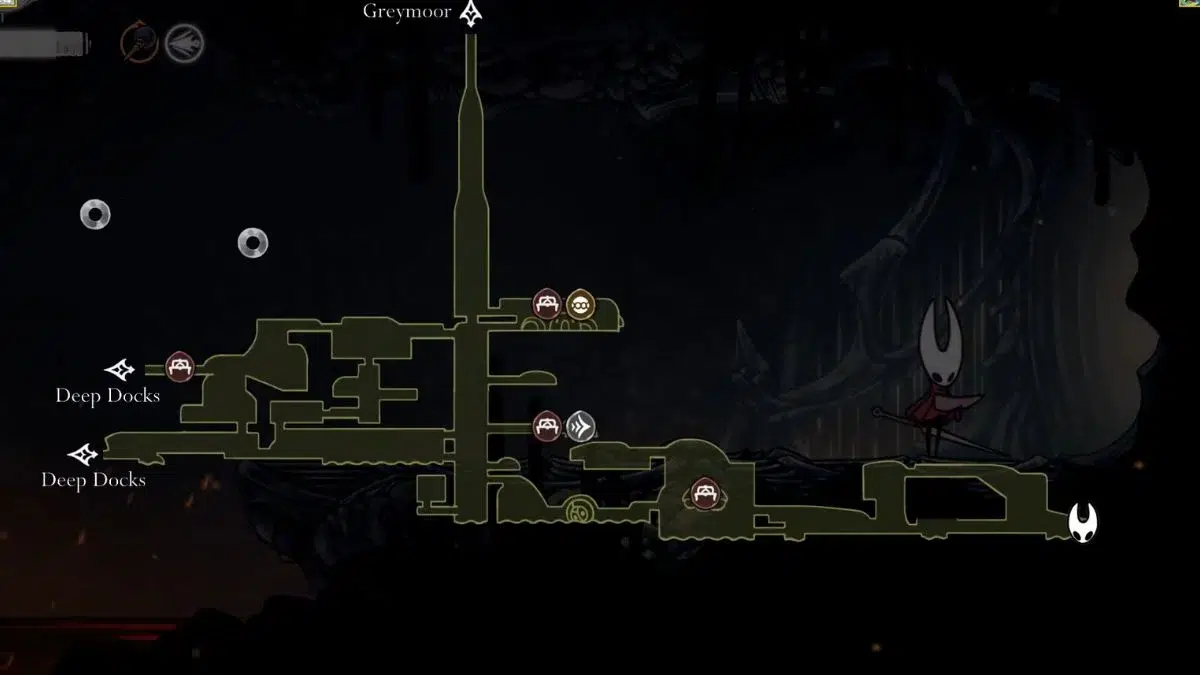The height and width of the screenshot is (675, 1200).
Task: Click the lone bench marker in the domed chamber
Action: (702, 493)
